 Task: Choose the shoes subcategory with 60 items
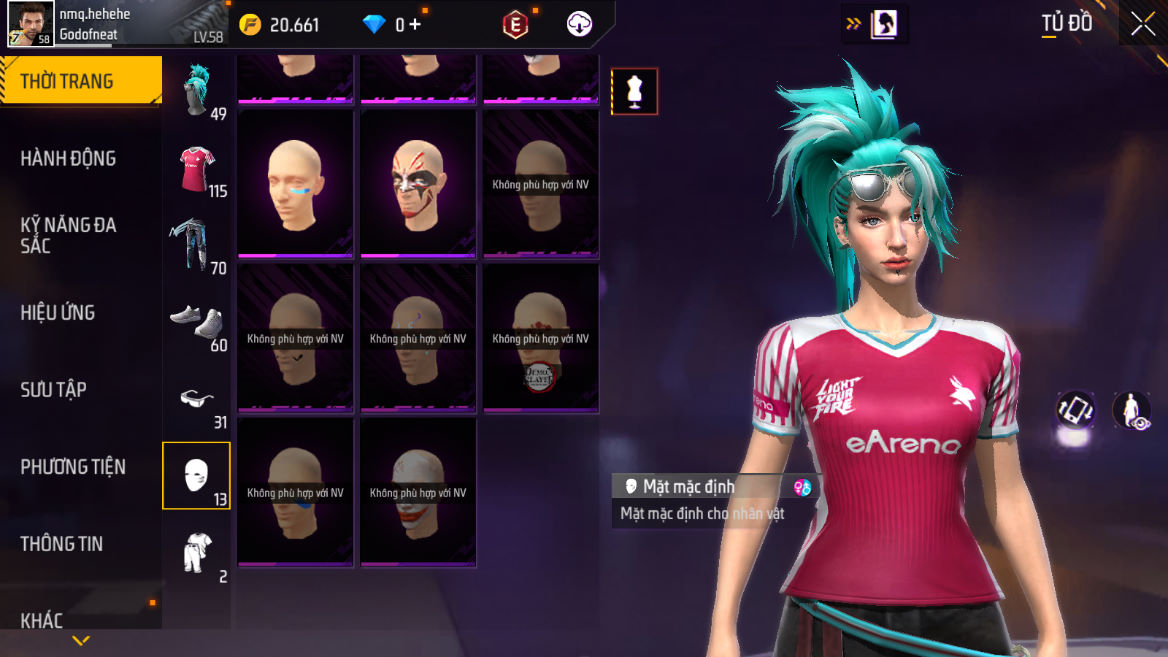tap(197, 323)
